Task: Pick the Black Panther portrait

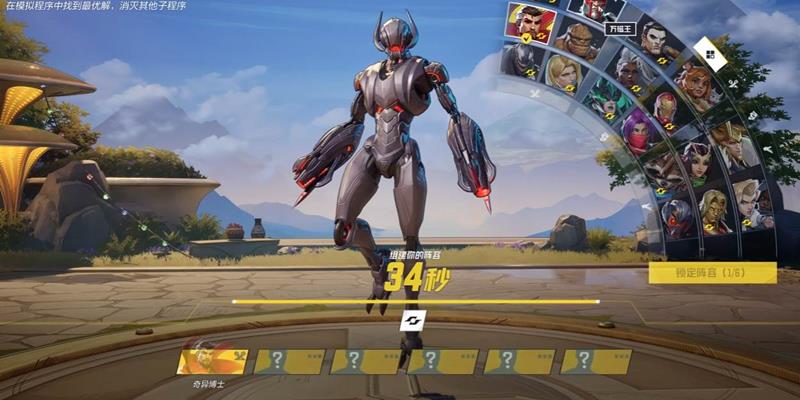Action: point(518,62)
